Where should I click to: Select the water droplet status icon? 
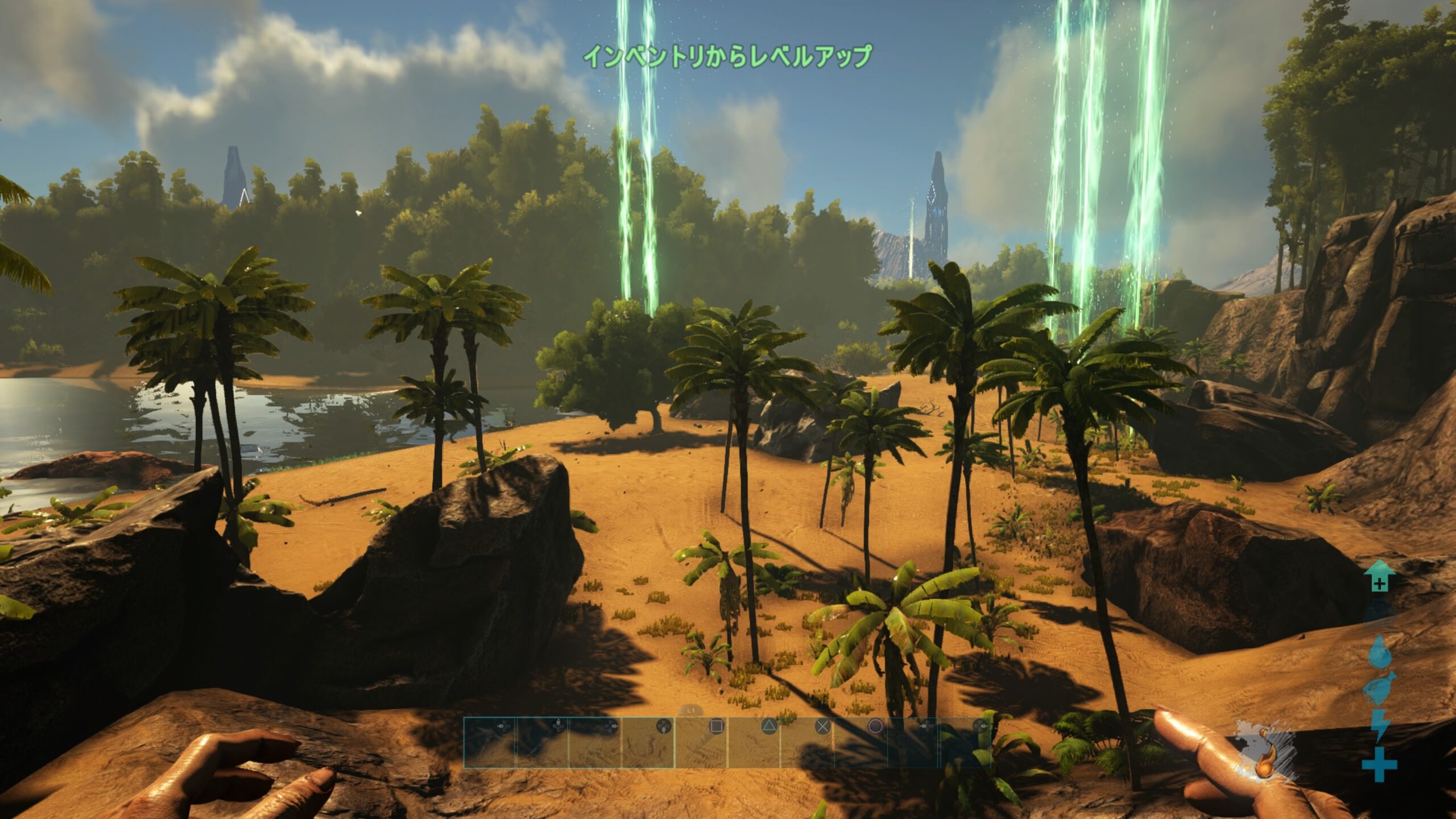[1379, 652]
